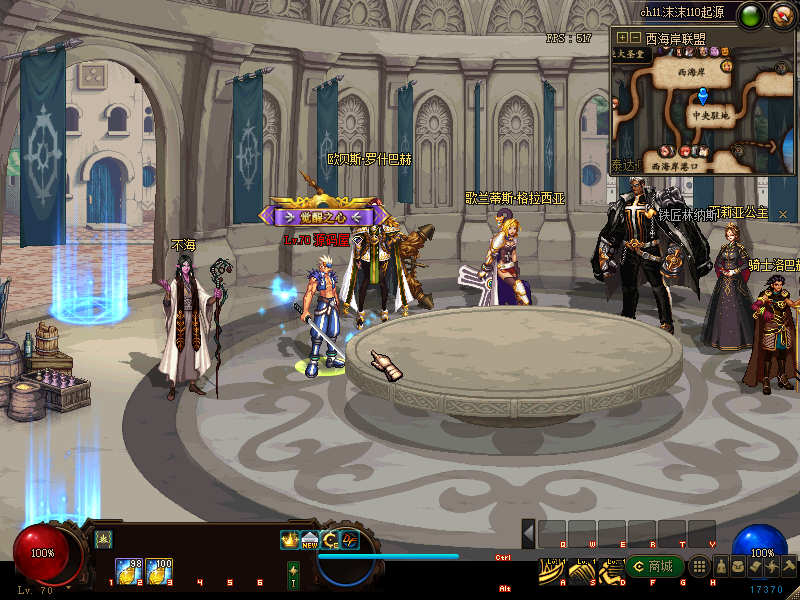The width and height of the screenshot is (800, 600).
Task: Click the orange DF icon
Action: [x=350, y=540]
